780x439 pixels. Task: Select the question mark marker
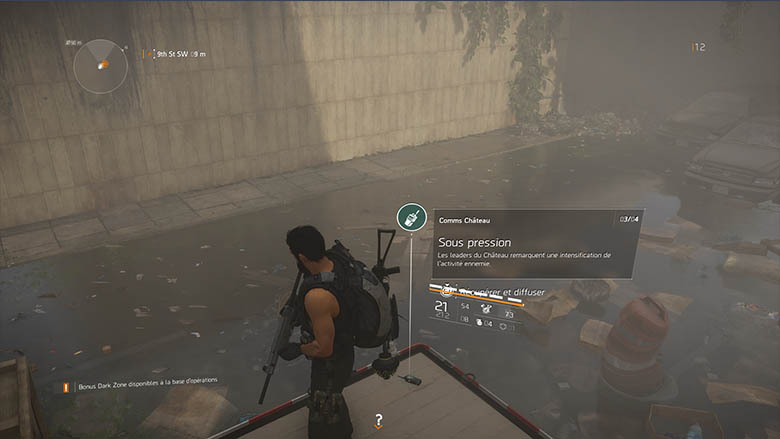(378, 421)
